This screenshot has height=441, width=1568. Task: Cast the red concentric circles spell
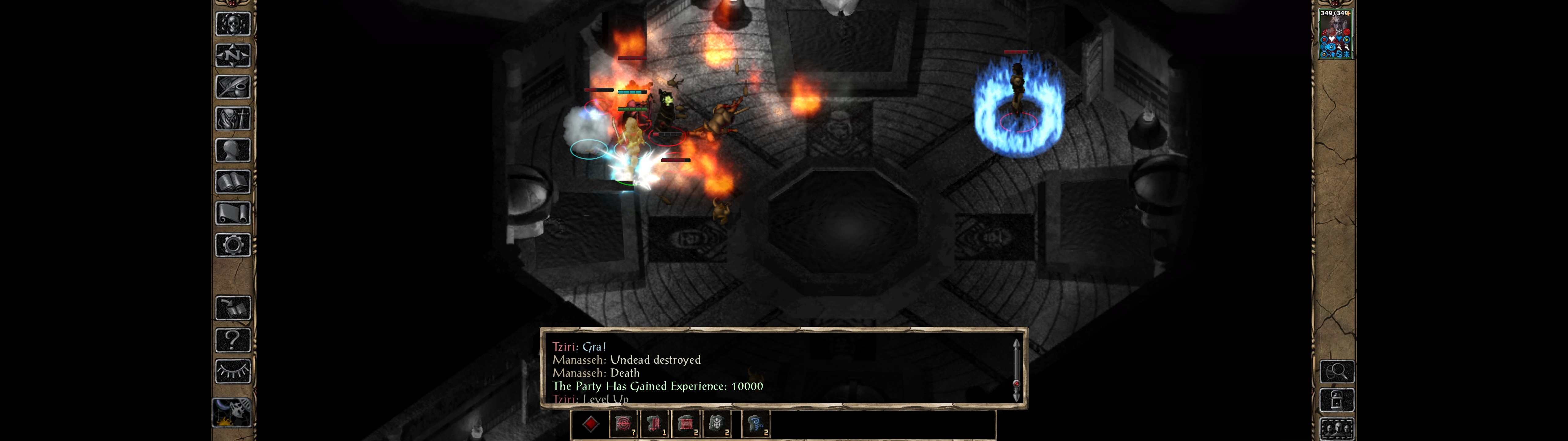pyautogui.click(x=623, y=424)
